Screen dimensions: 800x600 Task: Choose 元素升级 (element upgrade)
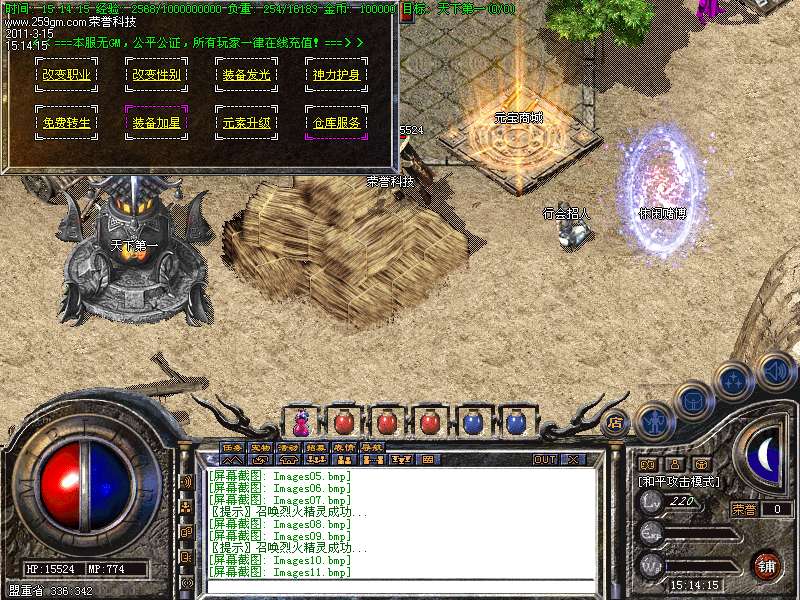(x=245, y=123)
